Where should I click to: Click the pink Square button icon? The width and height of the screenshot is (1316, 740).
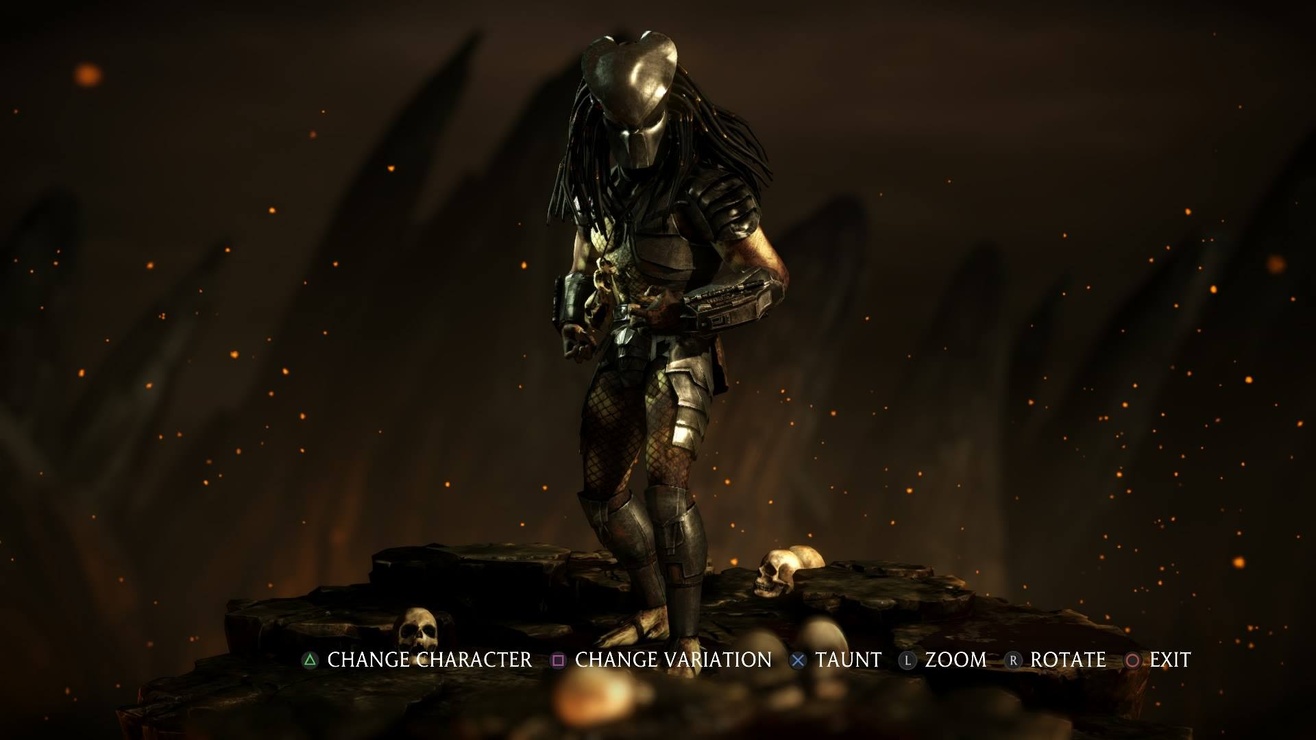click(x=558, y=660)
